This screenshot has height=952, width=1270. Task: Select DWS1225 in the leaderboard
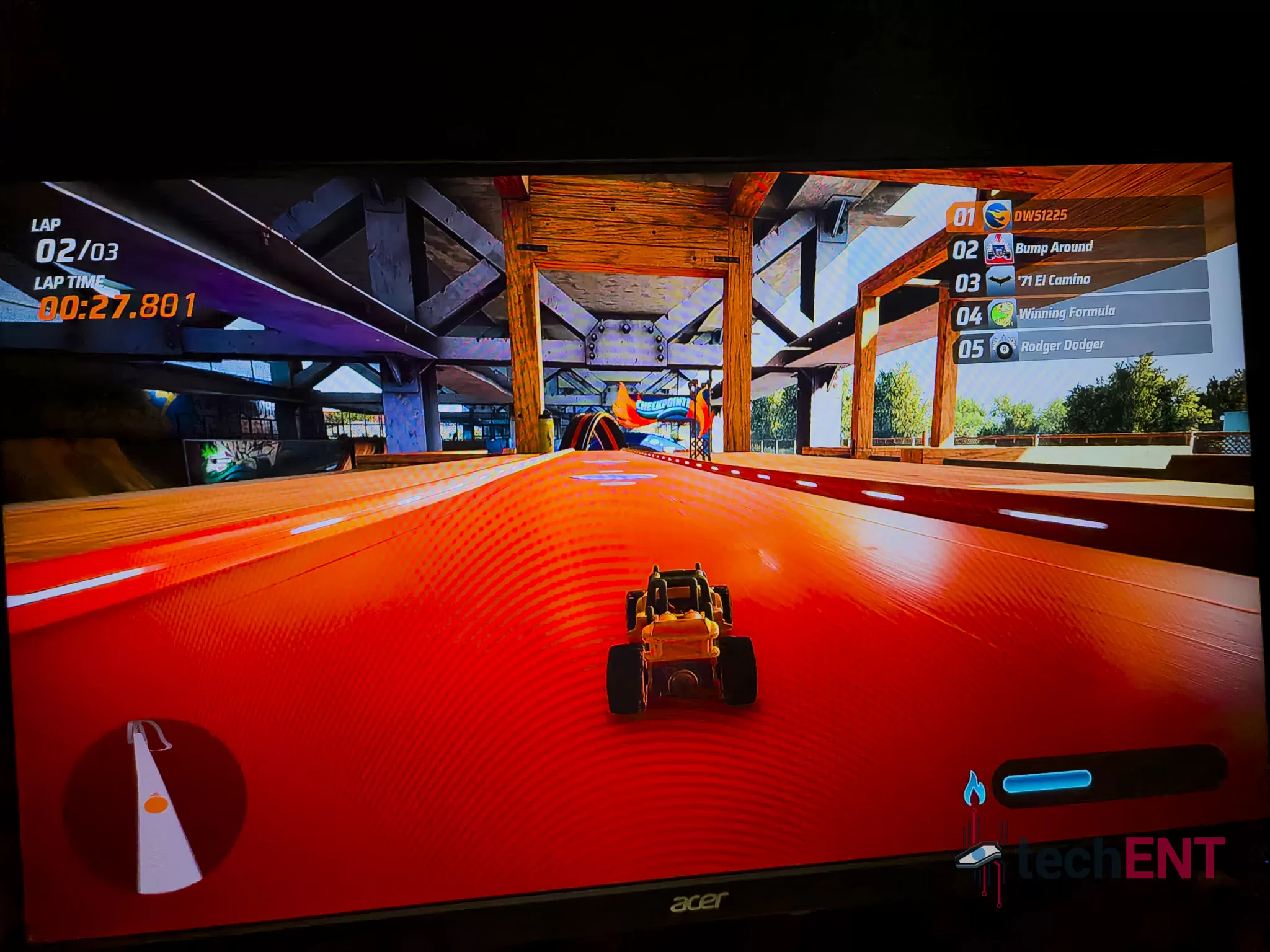click(x=1075, y=216)
